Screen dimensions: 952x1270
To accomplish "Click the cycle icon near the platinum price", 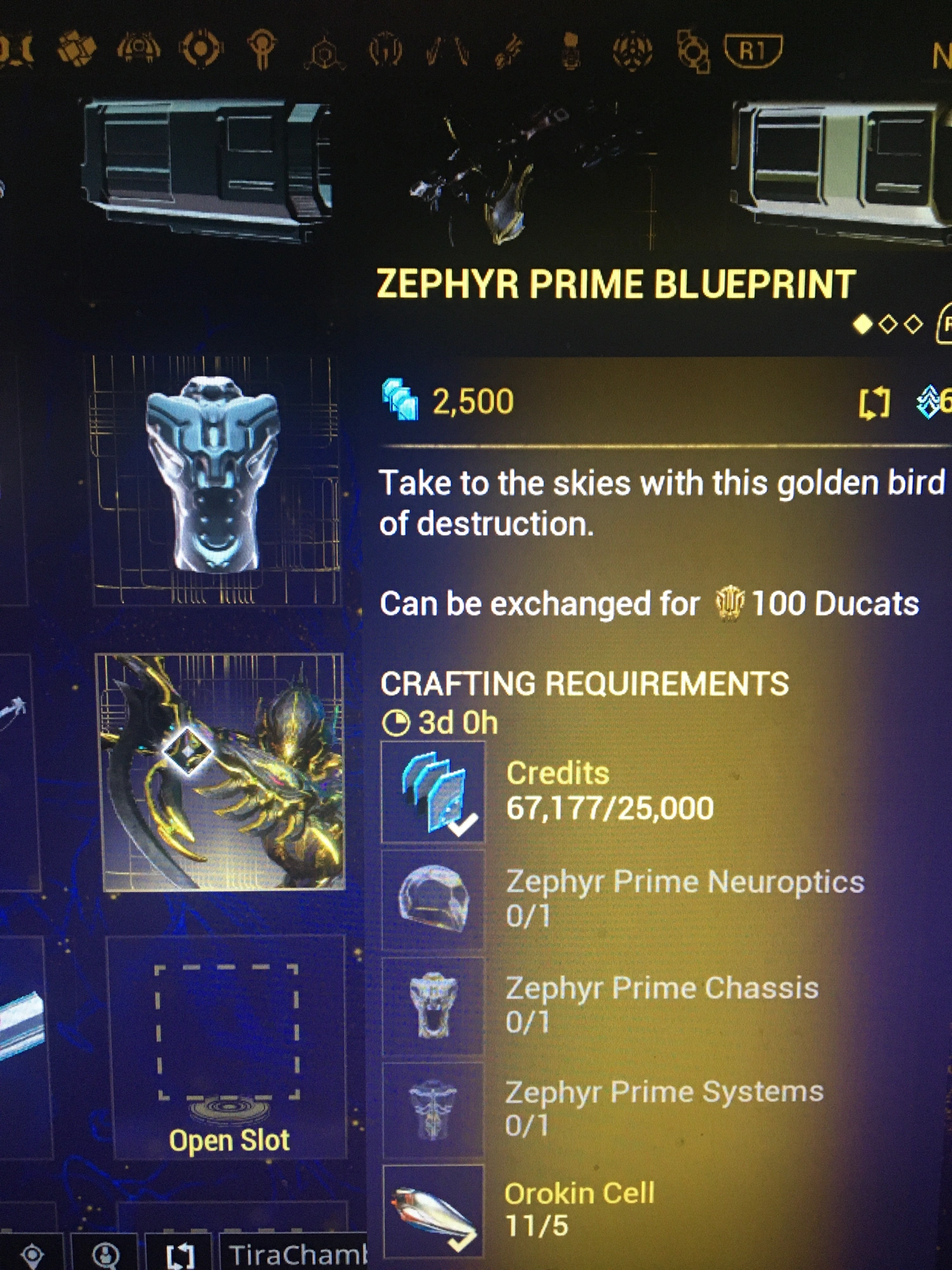I will [876, 400].
